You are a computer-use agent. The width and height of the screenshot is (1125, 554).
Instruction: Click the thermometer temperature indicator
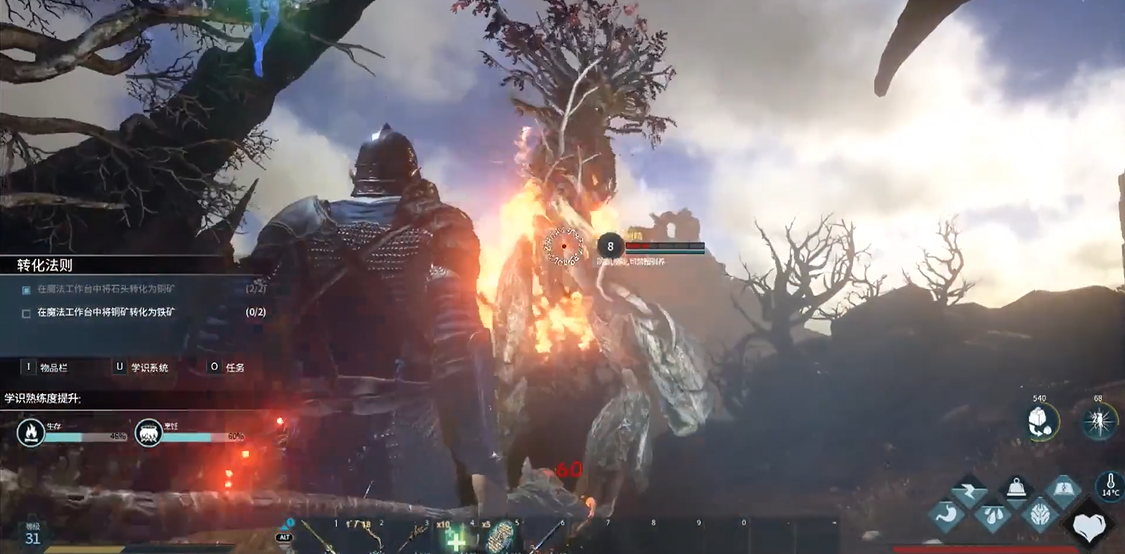pyautogui.click(x=1109, y=487)
